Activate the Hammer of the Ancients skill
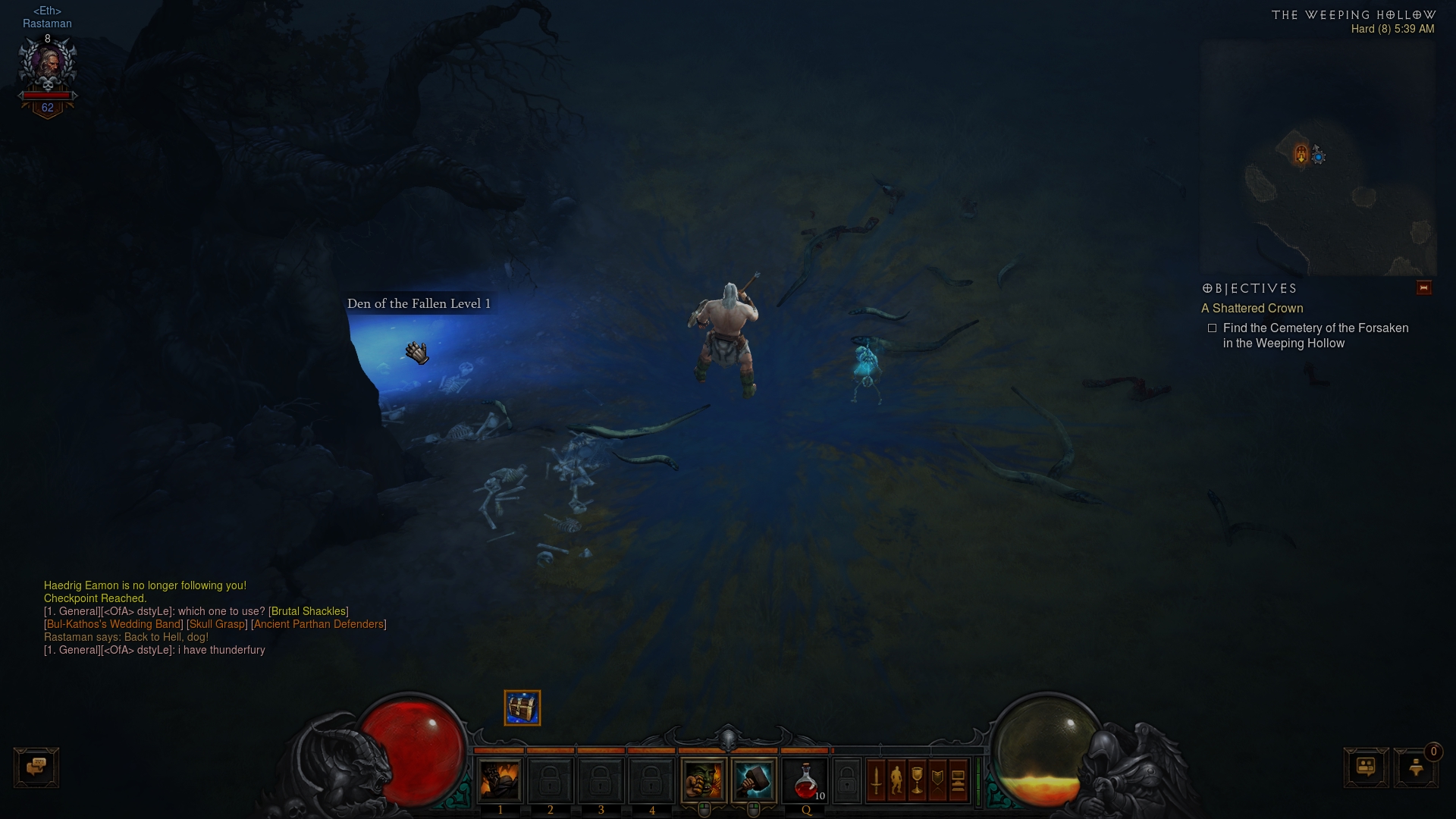The height and width of the screenshot is (819, 1456). point(754,780)
